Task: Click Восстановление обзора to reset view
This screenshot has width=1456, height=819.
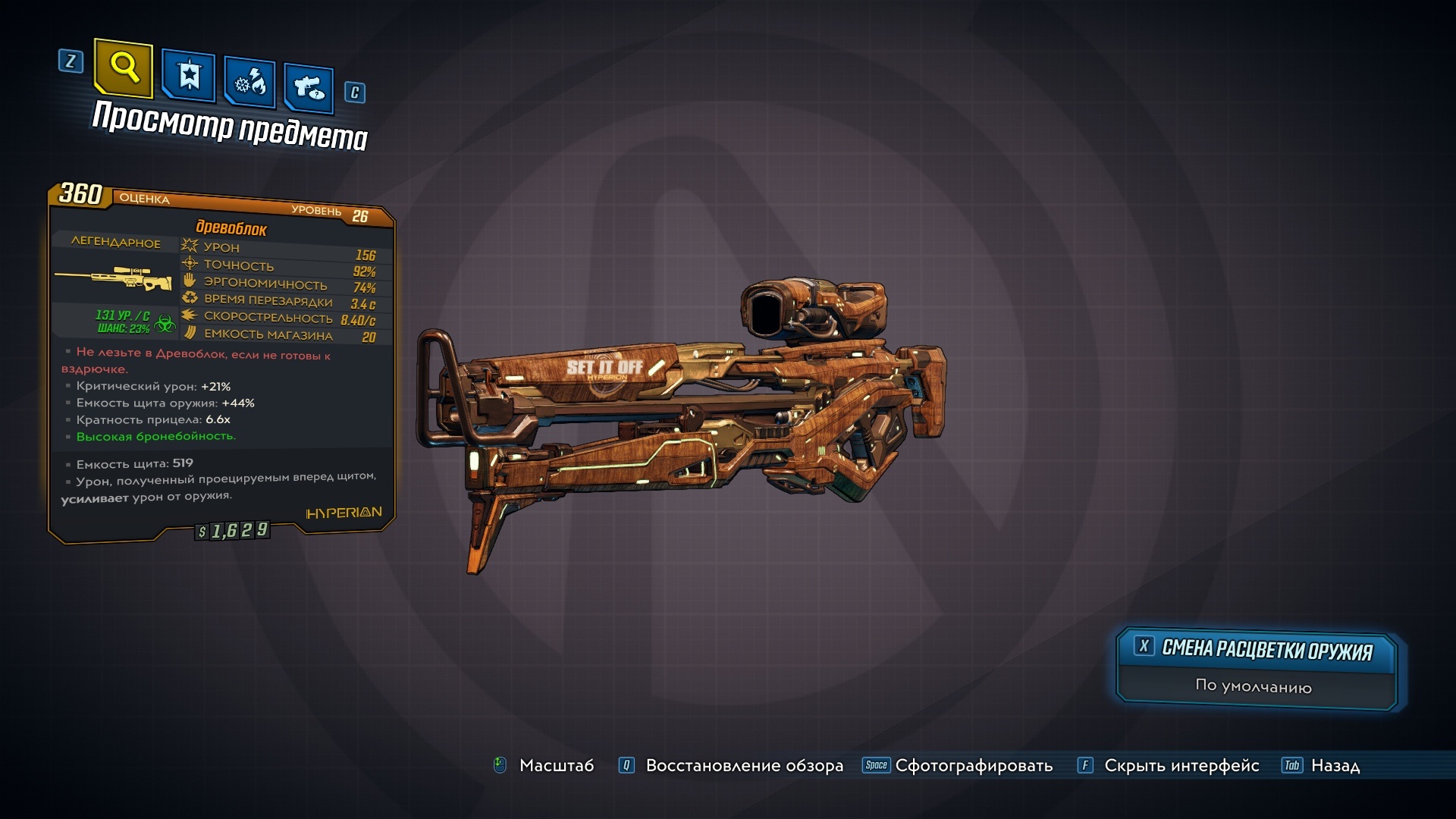Action: coord(742,766)
